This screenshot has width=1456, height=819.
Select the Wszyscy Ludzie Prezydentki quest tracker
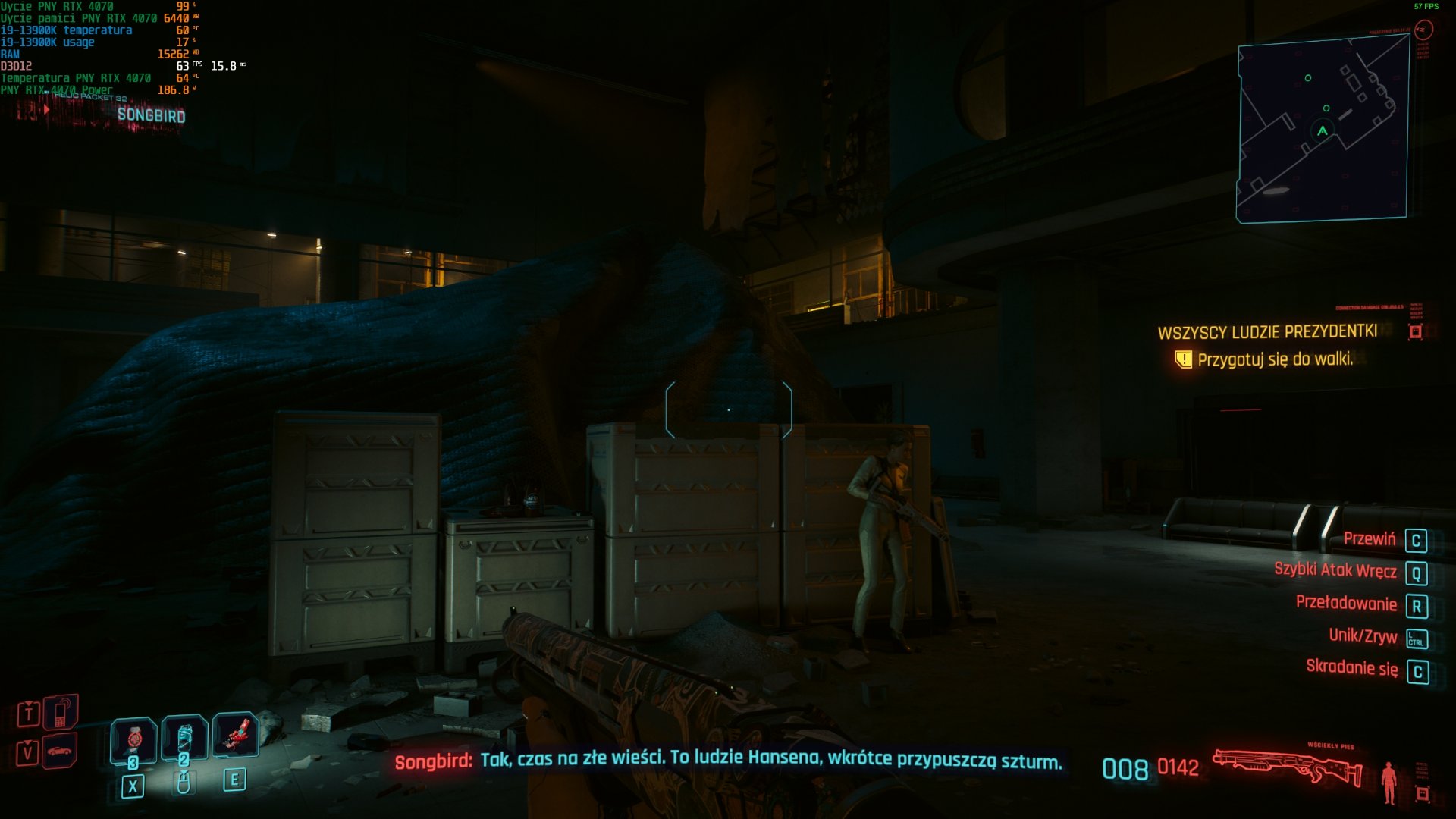point(1266,332)
